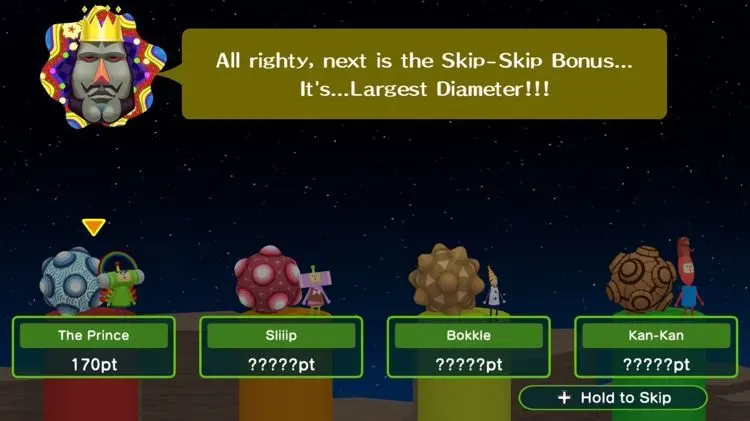Hold the Skip button
750x421 pixels.
(613, 398)
